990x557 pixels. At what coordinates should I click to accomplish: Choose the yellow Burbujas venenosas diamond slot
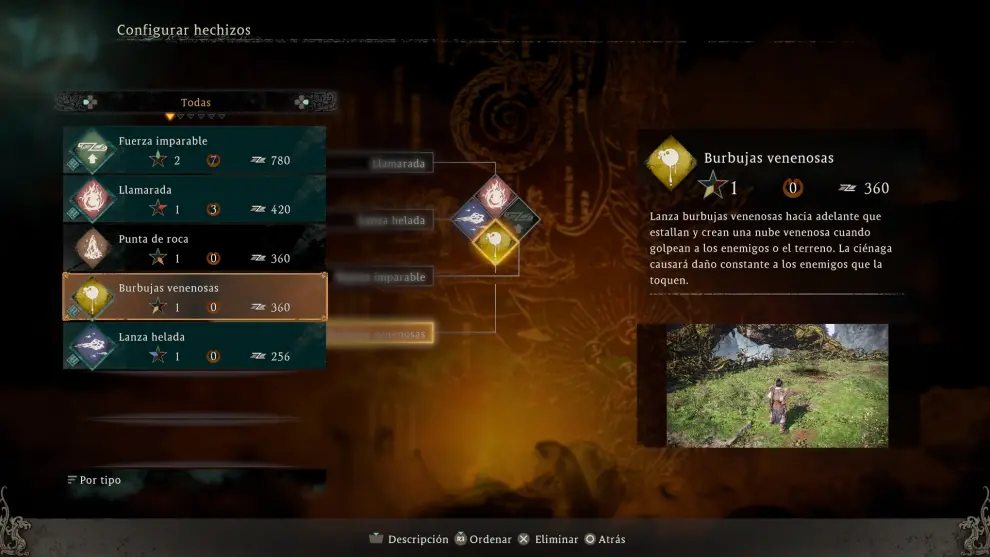point(495,241)
